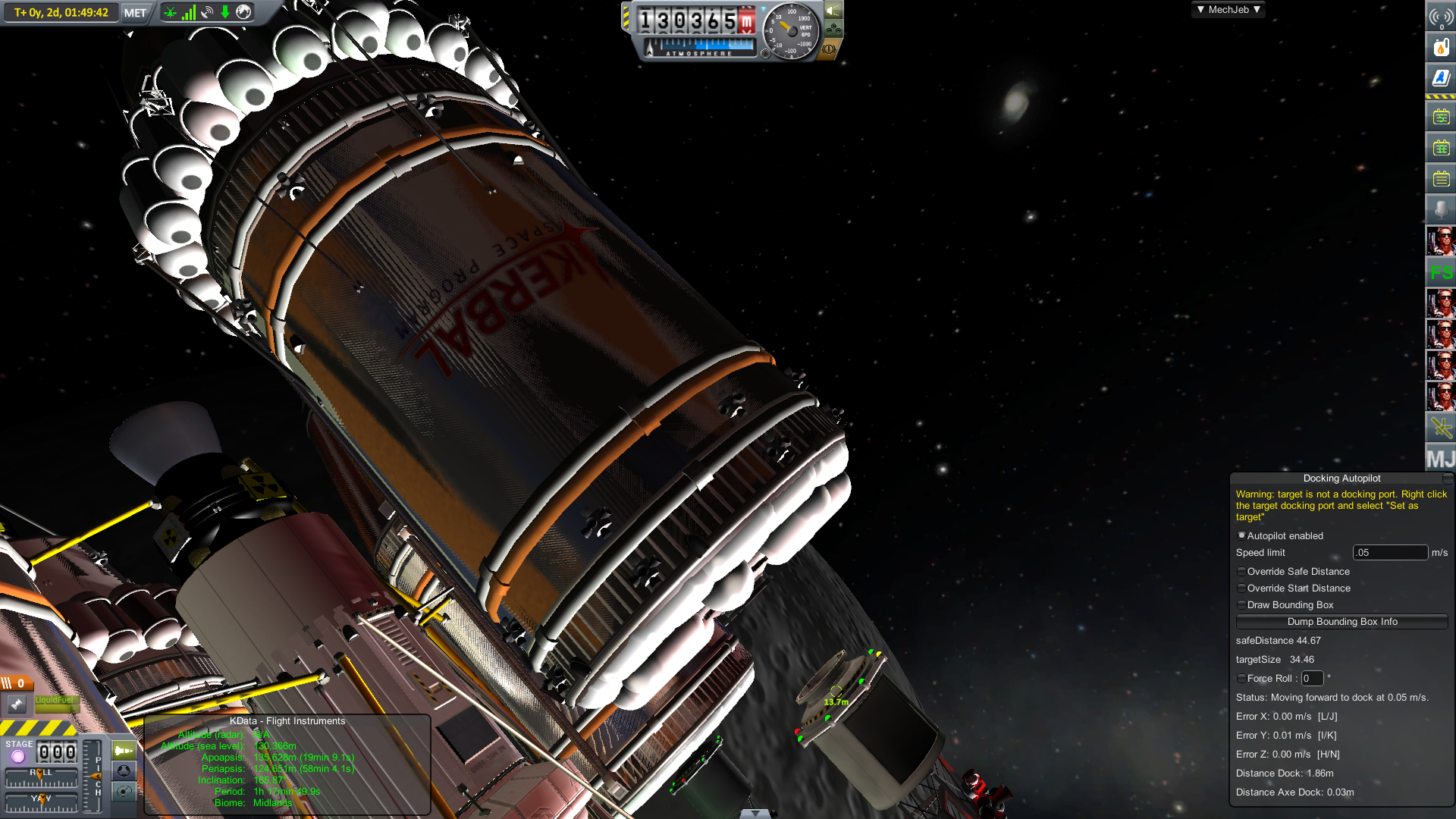Check the Draw Bounding Box option
This screenshot has width=1456, height=819.
click(1241, 605)
